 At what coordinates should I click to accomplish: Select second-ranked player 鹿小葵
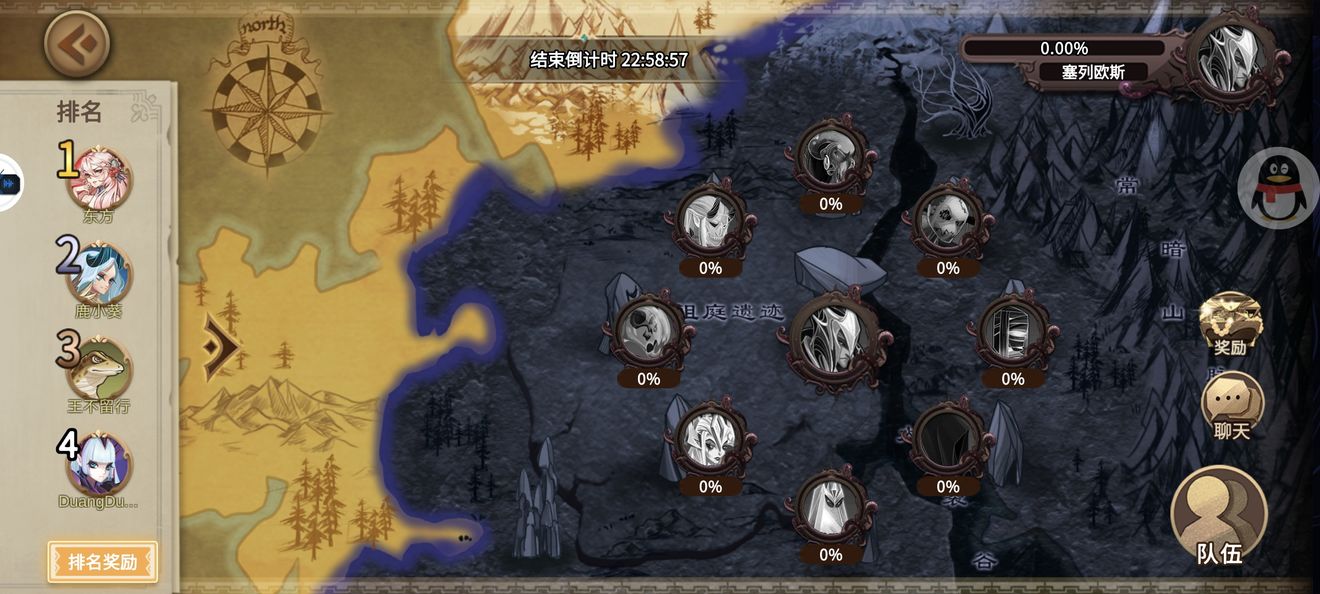click(x=100, y=273)
